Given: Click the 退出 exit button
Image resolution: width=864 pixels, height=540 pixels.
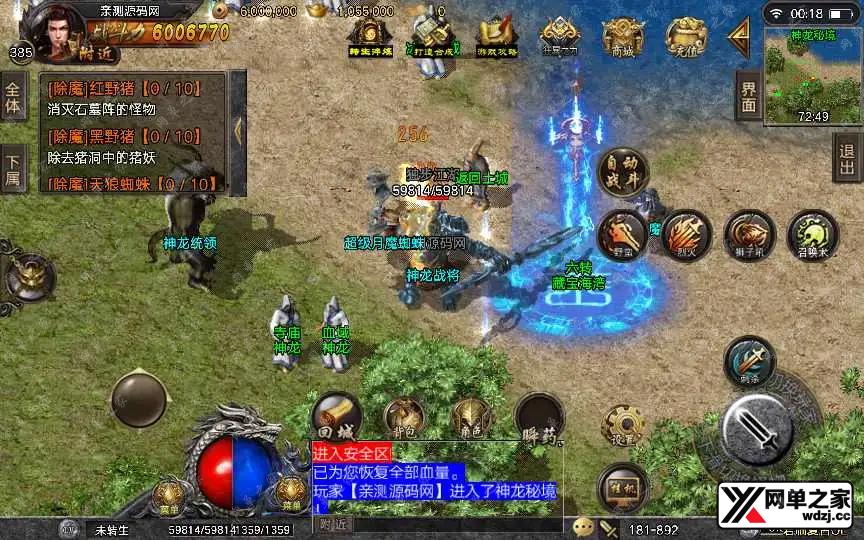Looking at the screenshot, I should pyautogui.click(x=847, y=159).
